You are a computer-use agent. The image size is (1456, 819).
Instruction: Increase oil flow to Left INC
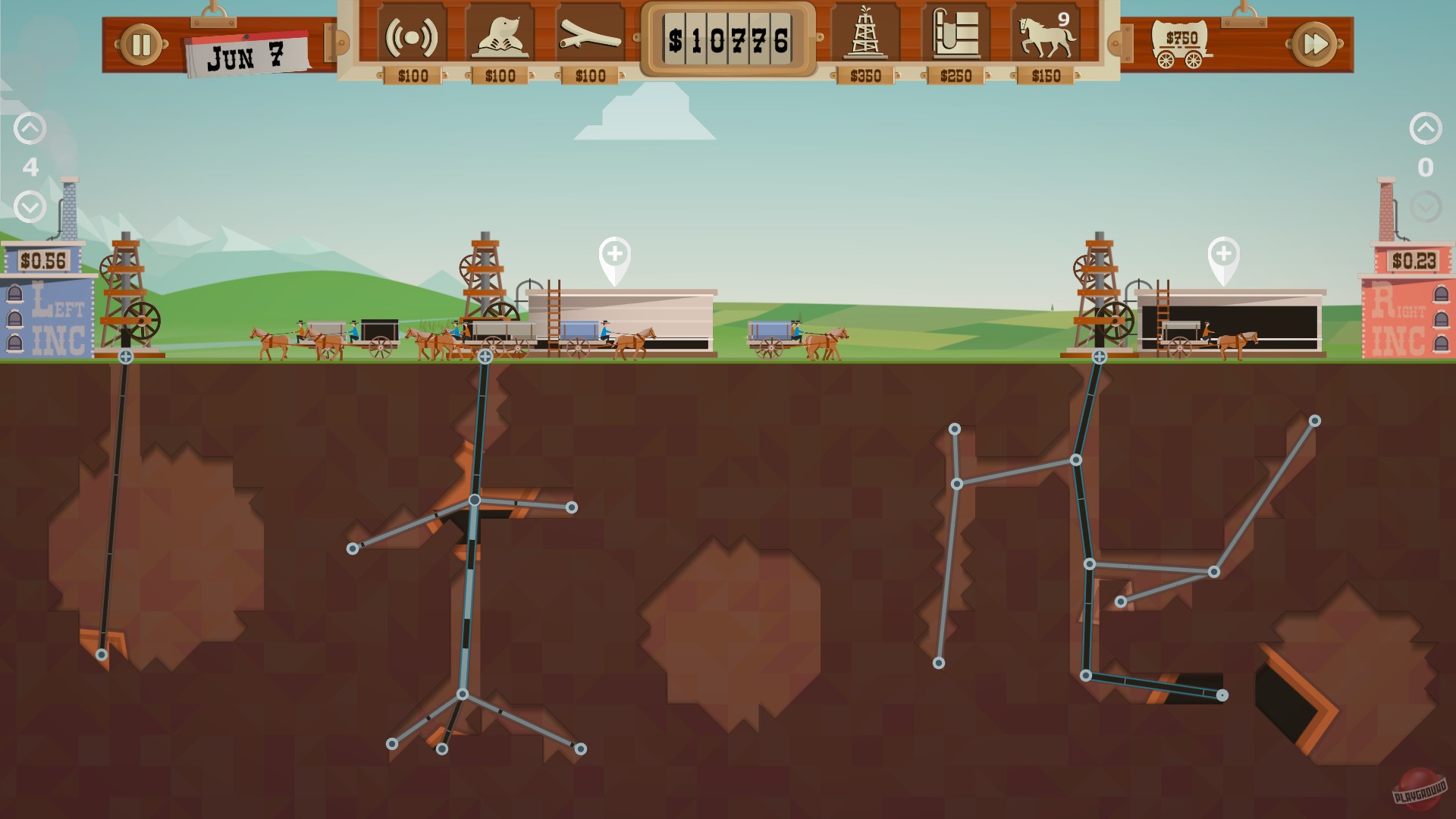[x=30, y=127]
